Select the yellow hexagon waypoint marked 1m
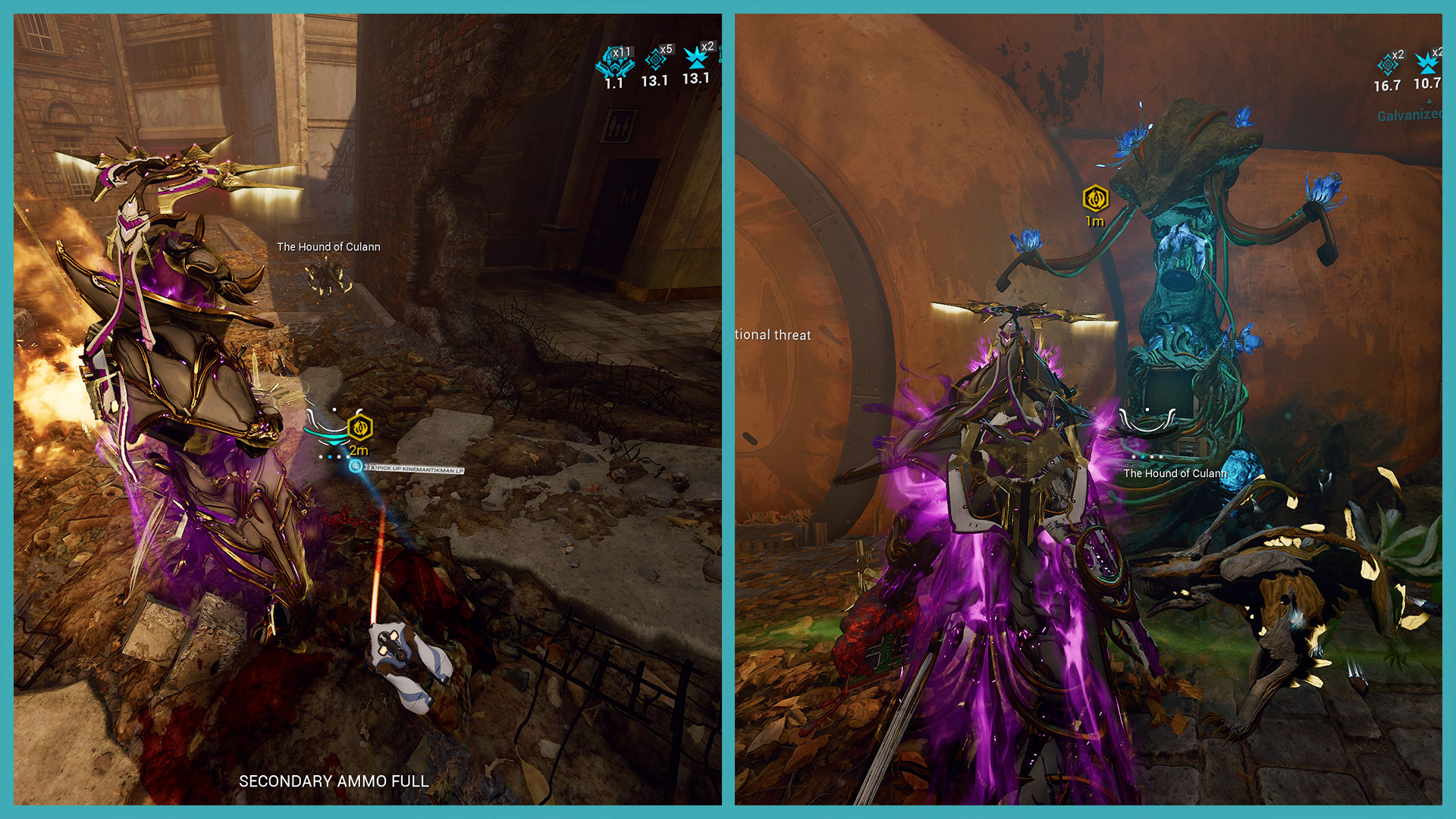 [x=1095, y=199]
